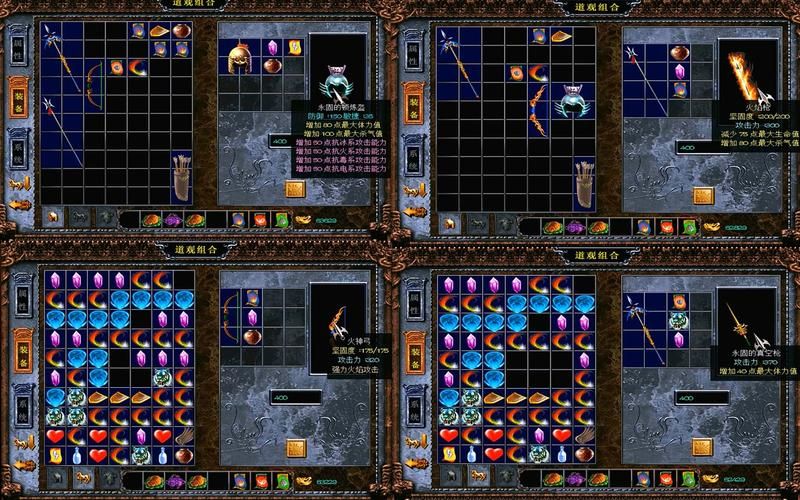Select the purple crystal next to the golden helmet

[x=272, y=47]
